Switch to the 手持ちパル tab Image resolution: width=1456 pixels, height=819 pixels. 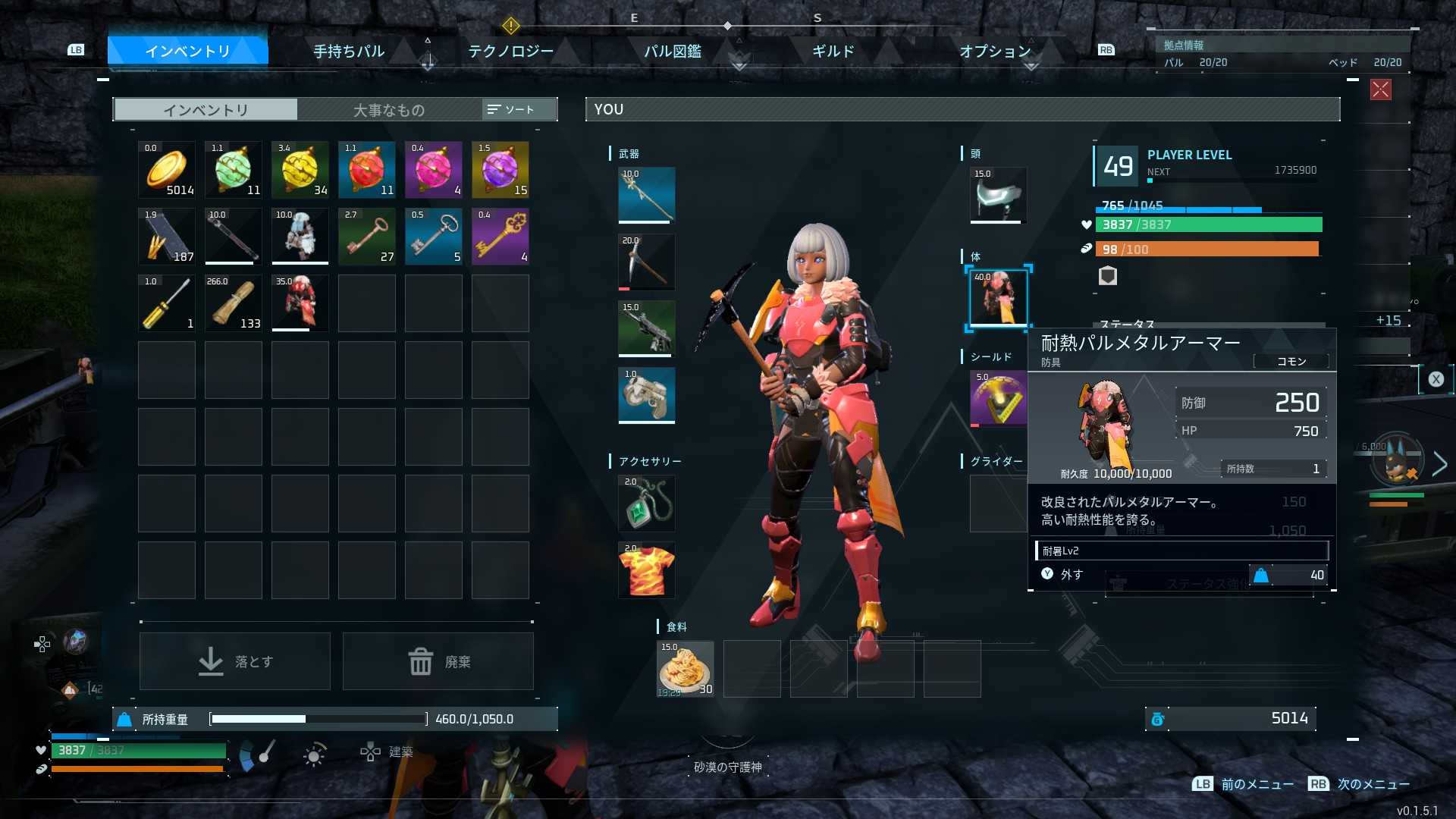tap(349, 52)
